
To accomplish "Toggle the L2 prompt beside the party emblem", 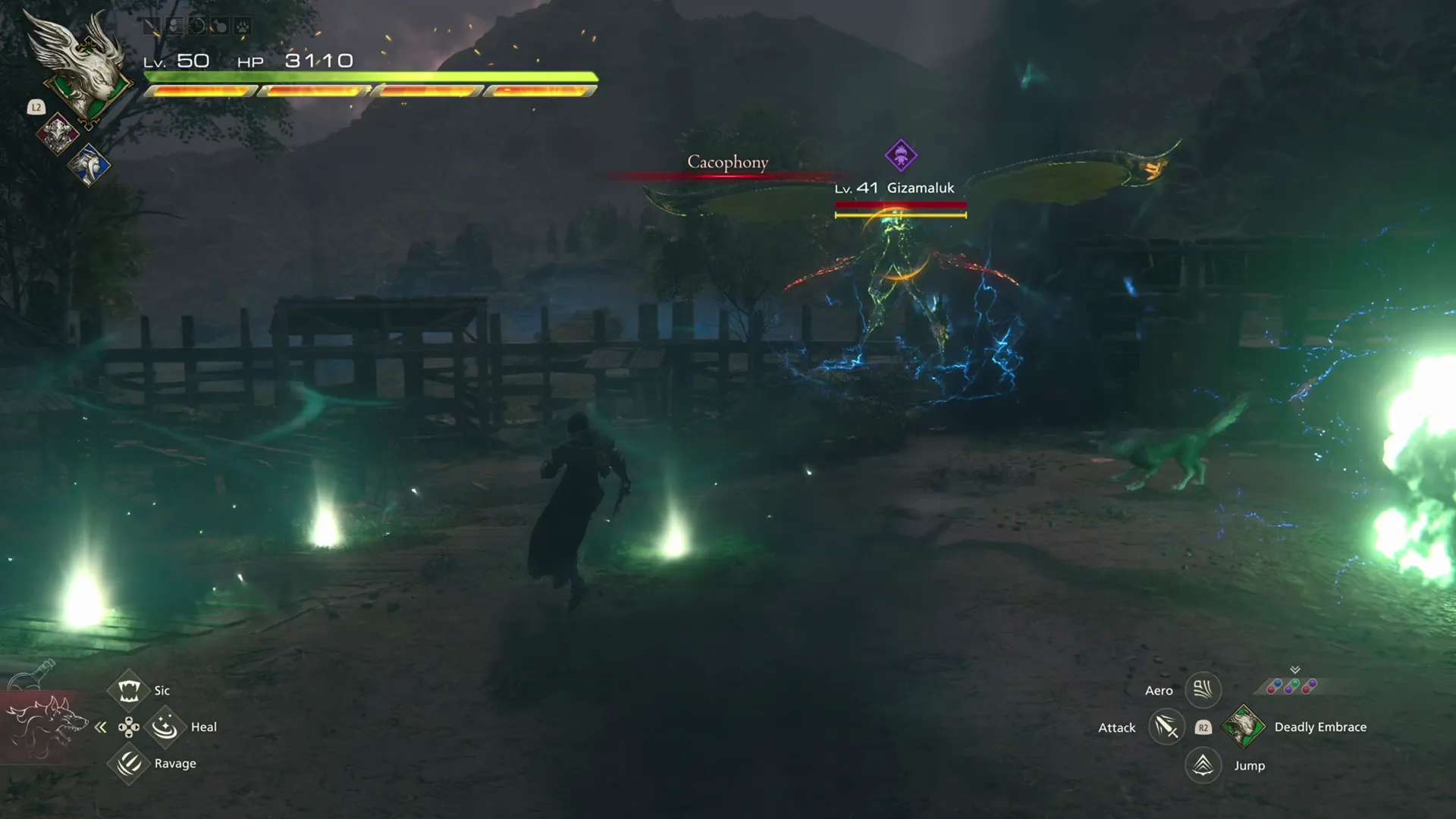I will [35, 108].
